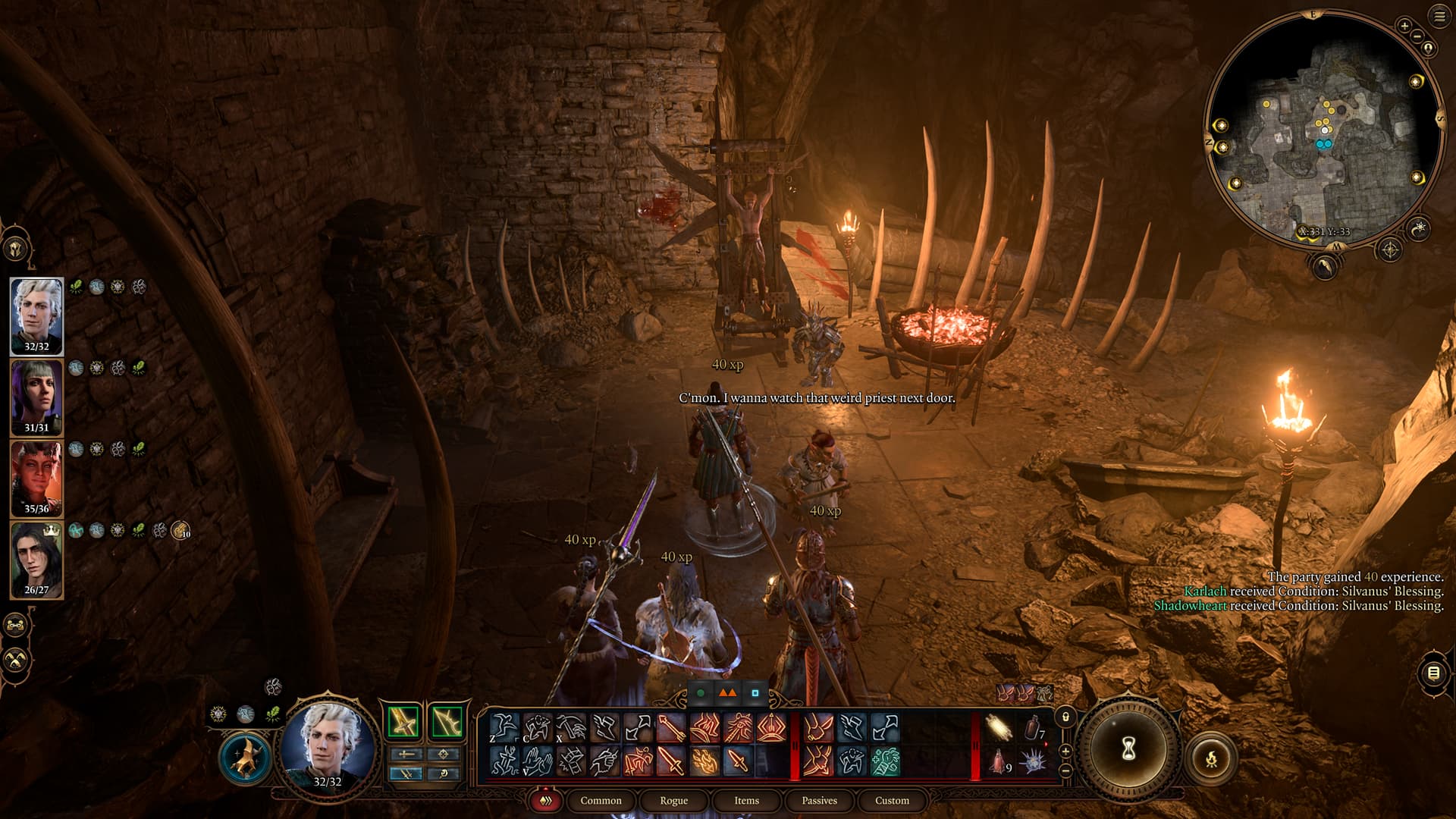Open the game menu hamburger button
The width and height of the screenshot is (1456, 819).
coord(1439,17)
